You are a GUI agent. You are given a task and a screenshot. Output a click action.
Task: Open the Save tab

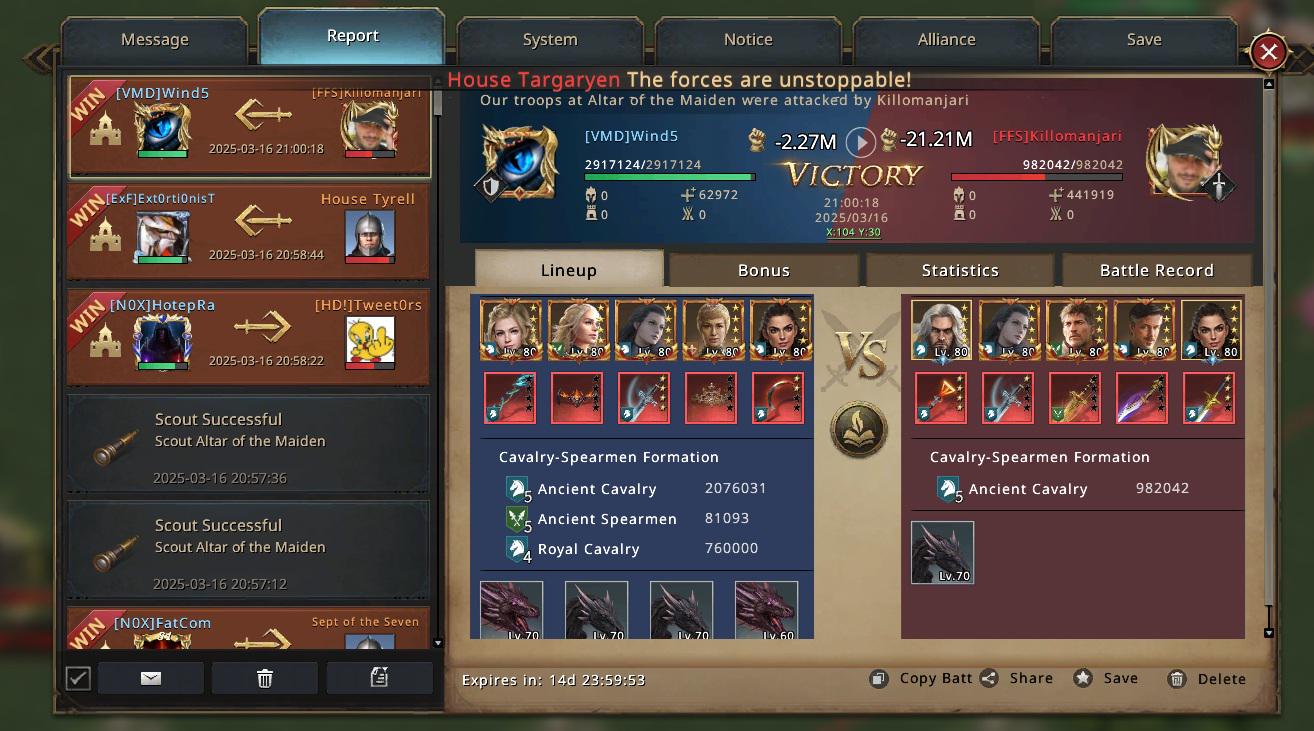(1143, 40)
